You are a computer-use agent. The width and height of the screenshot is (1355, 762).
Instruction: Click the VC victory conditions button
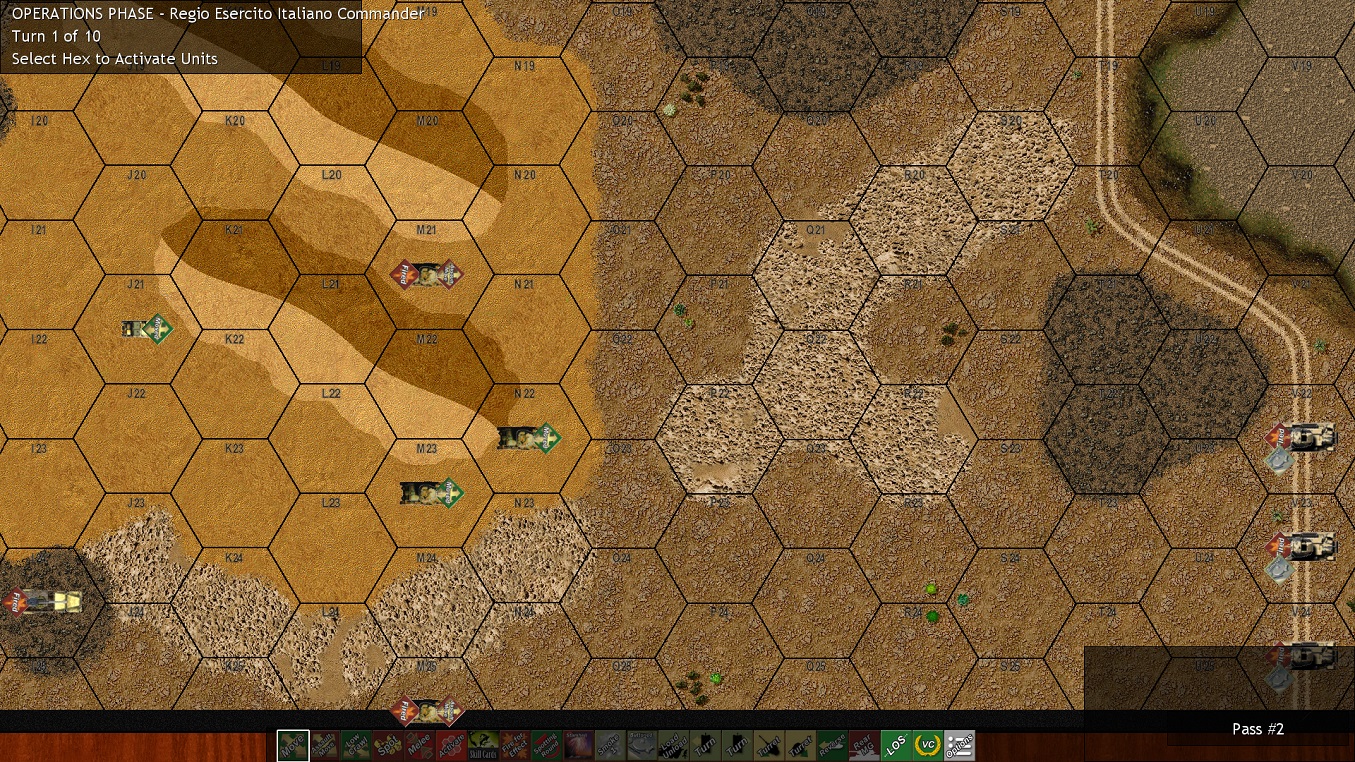coord(927,745)
